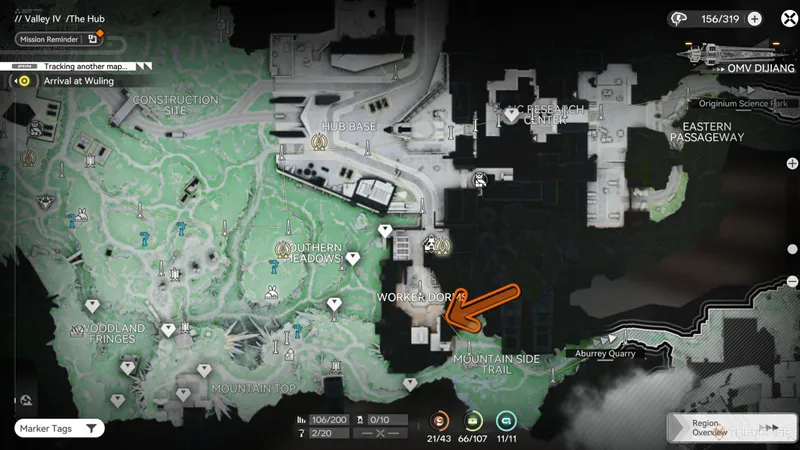Viewport: 800px width, 450px height.
Task: Select the green chest 66/107 icon
Action: click(x=474, y=421)
